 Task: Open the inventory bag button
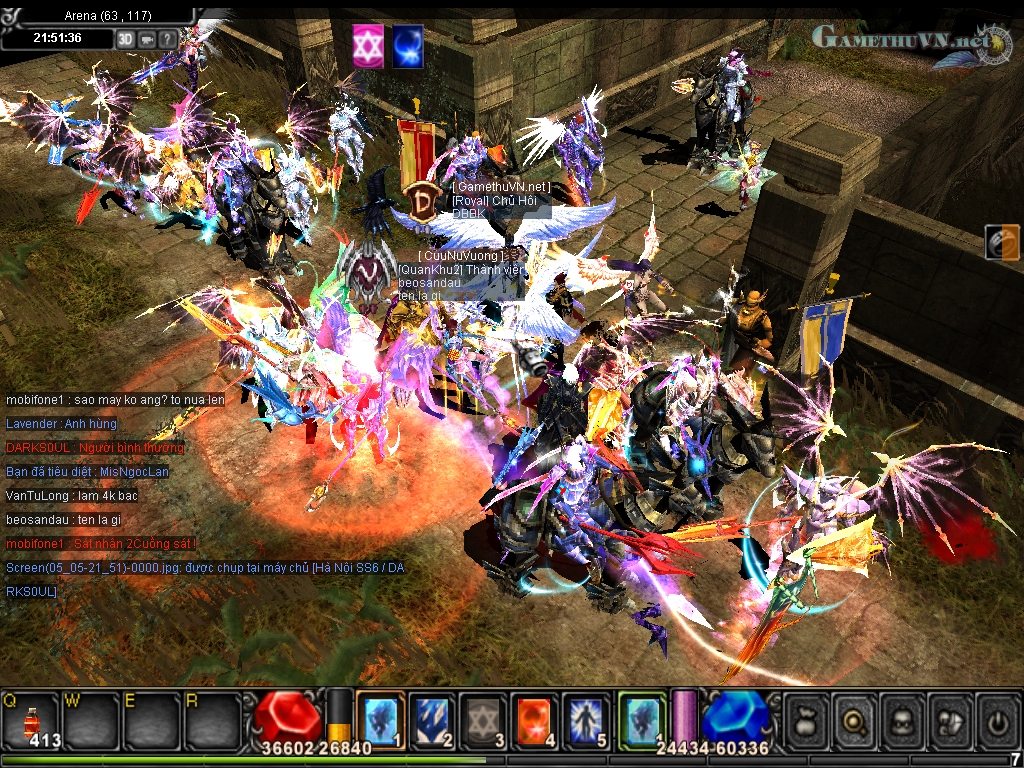(x=806, y=719)
